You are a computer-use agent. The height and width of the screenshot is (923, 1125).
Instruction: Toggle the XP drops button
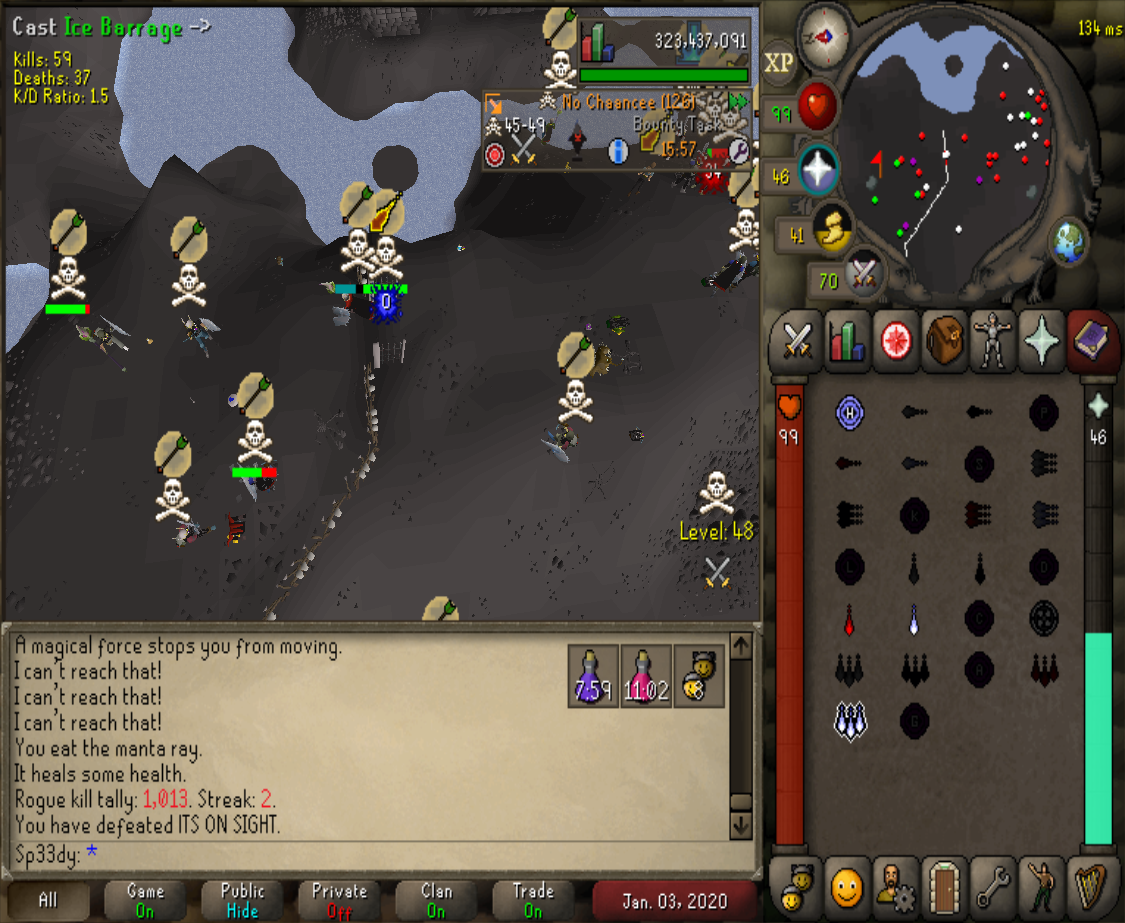[x=779, y=63]
